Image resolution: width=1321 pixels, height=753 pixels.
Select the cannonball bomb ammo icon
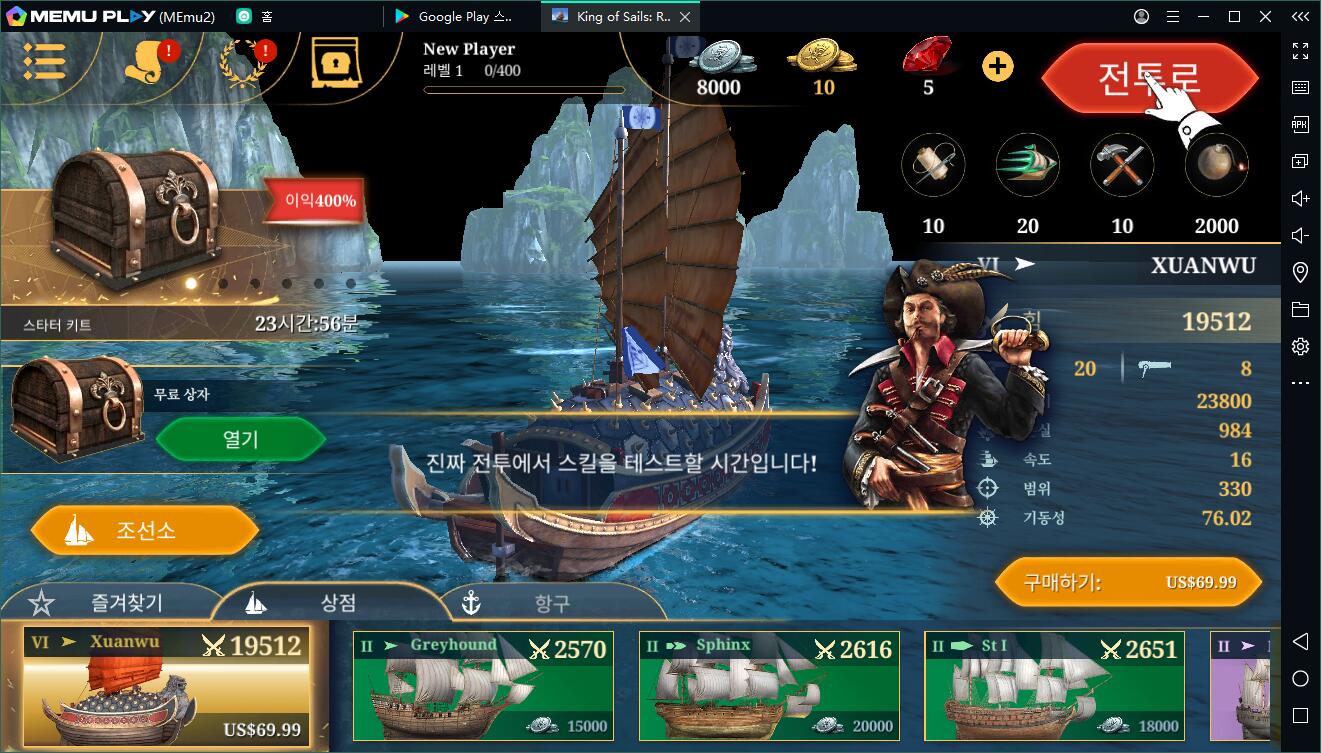(x=1216, y=165)
